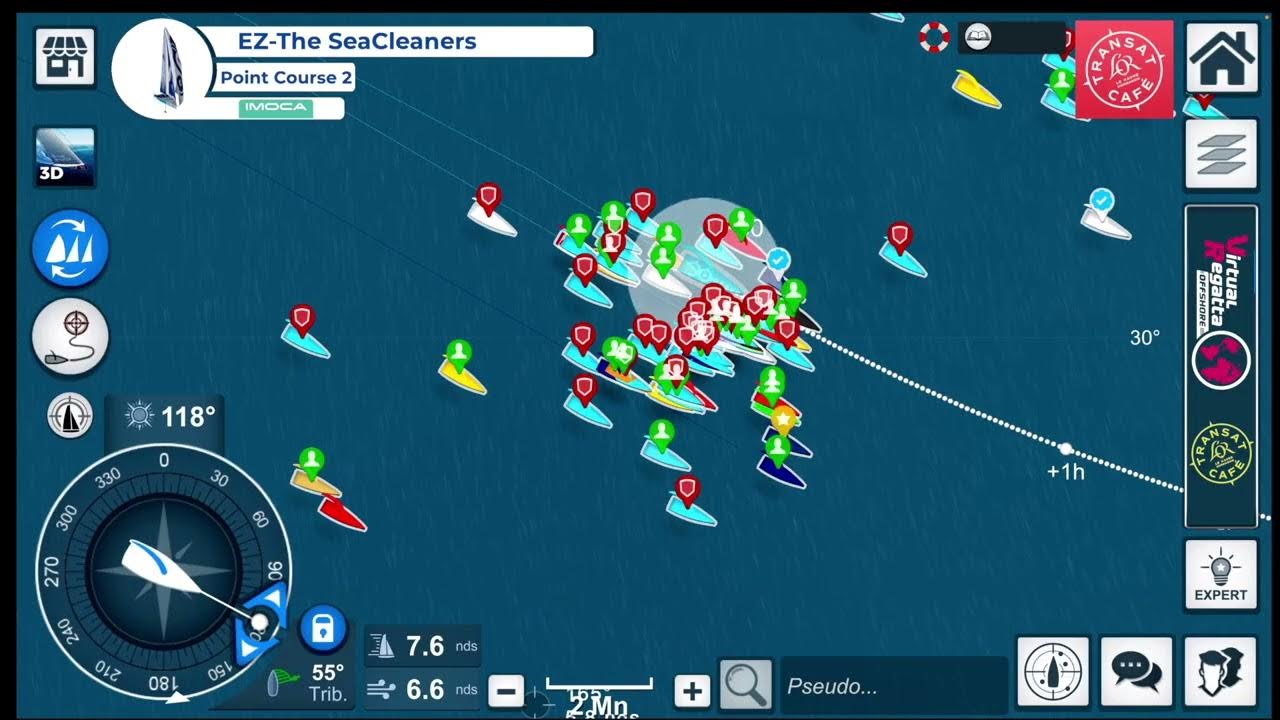Open the map layers panel
1280x720 pixels.
pos(1222,152)
